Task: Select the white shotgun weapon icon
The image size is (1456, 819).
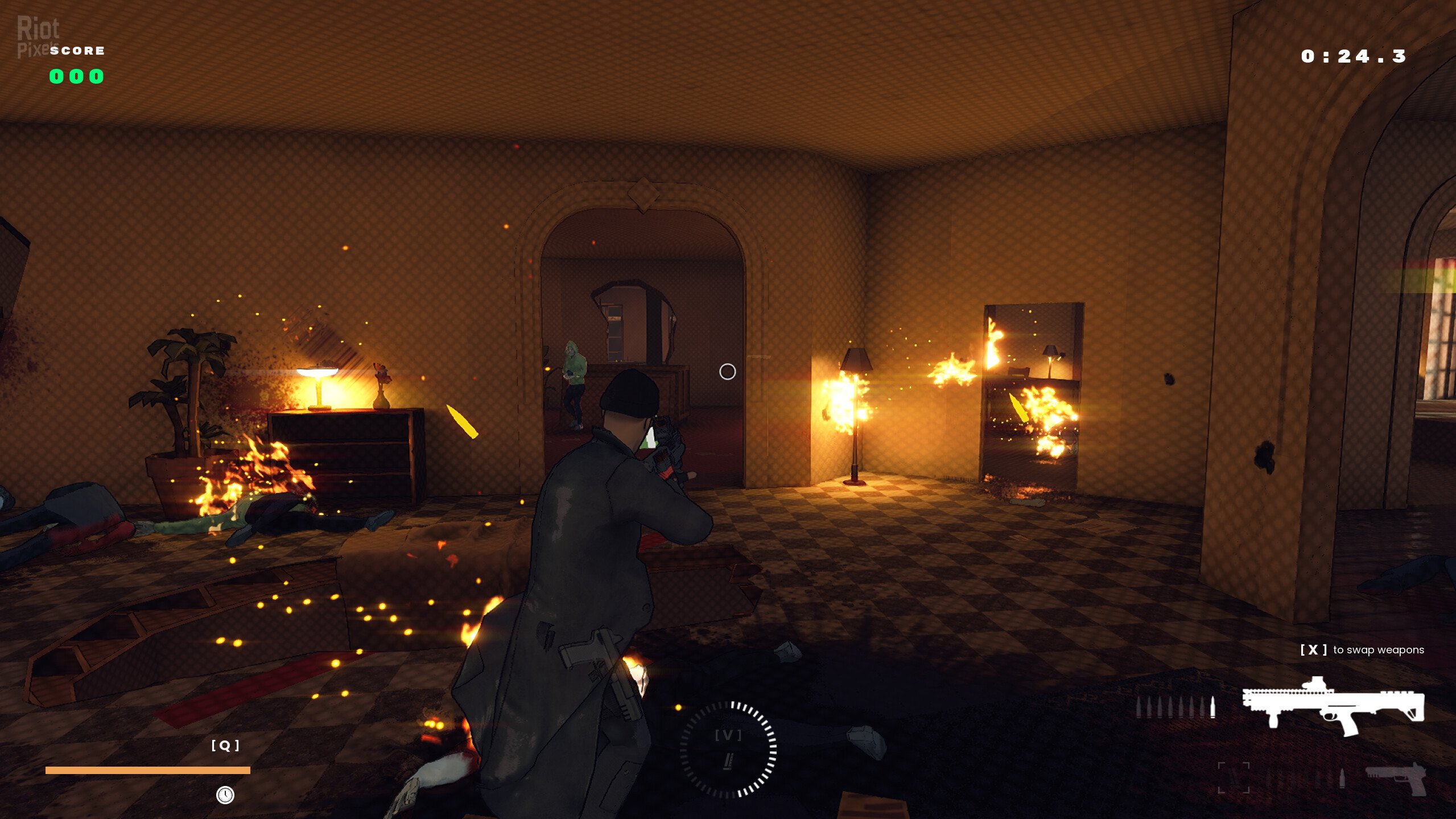Action: 1333,707
